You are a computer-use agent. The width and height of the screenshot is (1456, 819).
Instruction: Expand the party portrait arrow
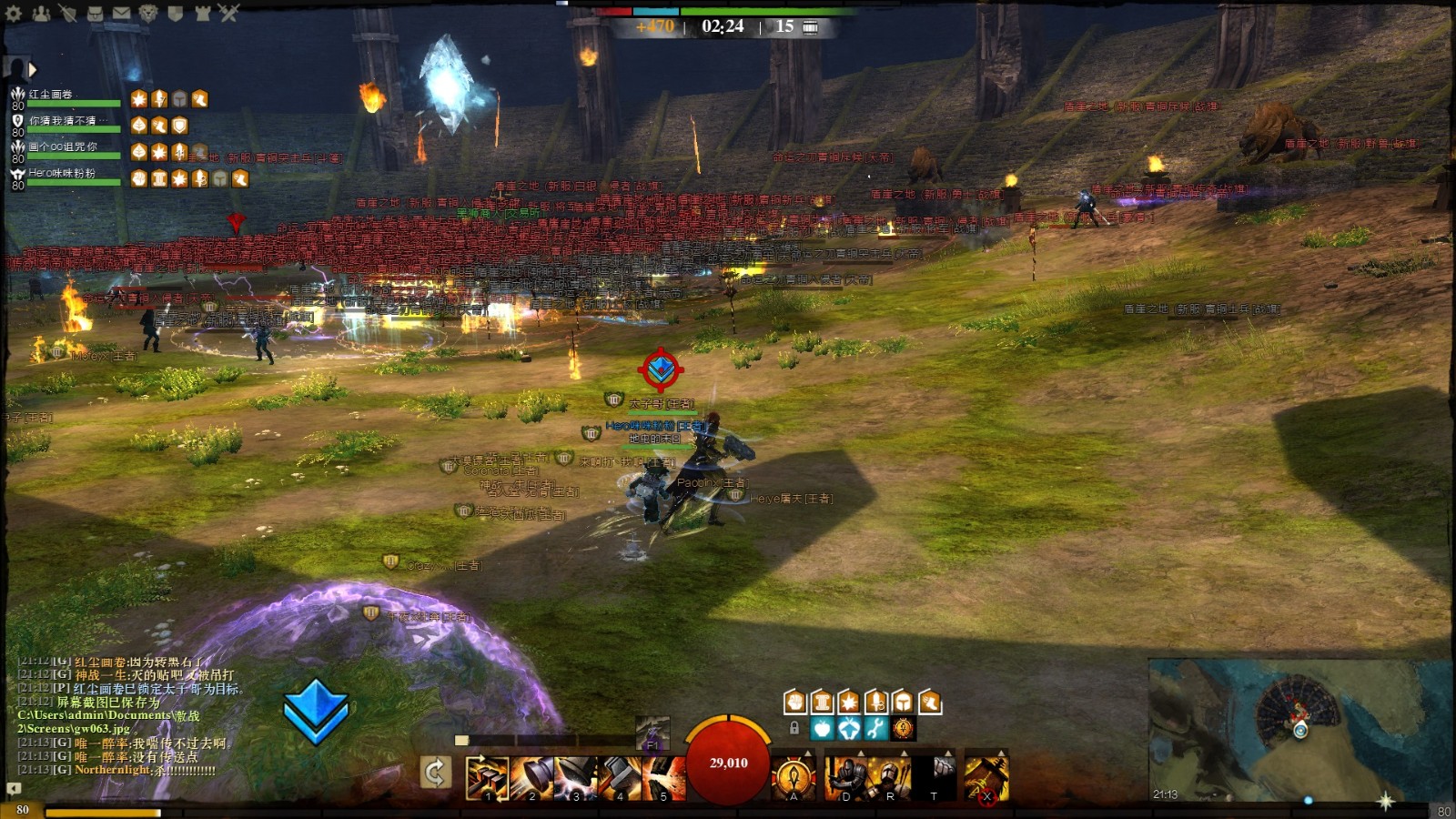33,69
